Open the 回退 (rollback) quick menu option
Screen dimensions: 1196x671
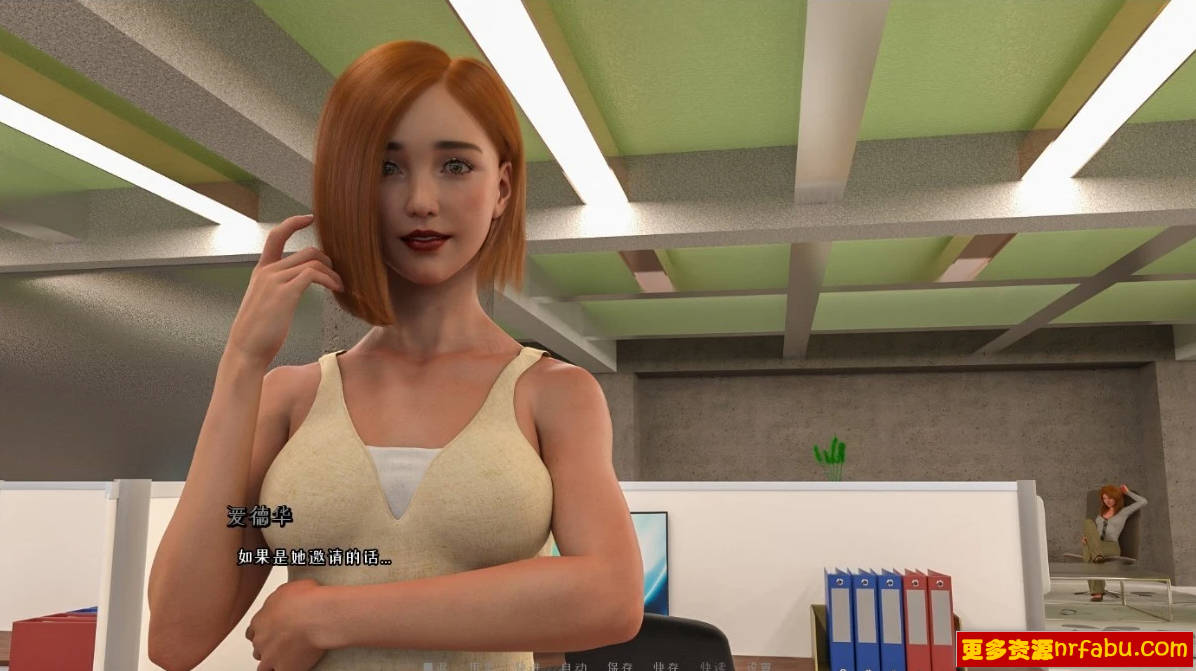(436, 666)
